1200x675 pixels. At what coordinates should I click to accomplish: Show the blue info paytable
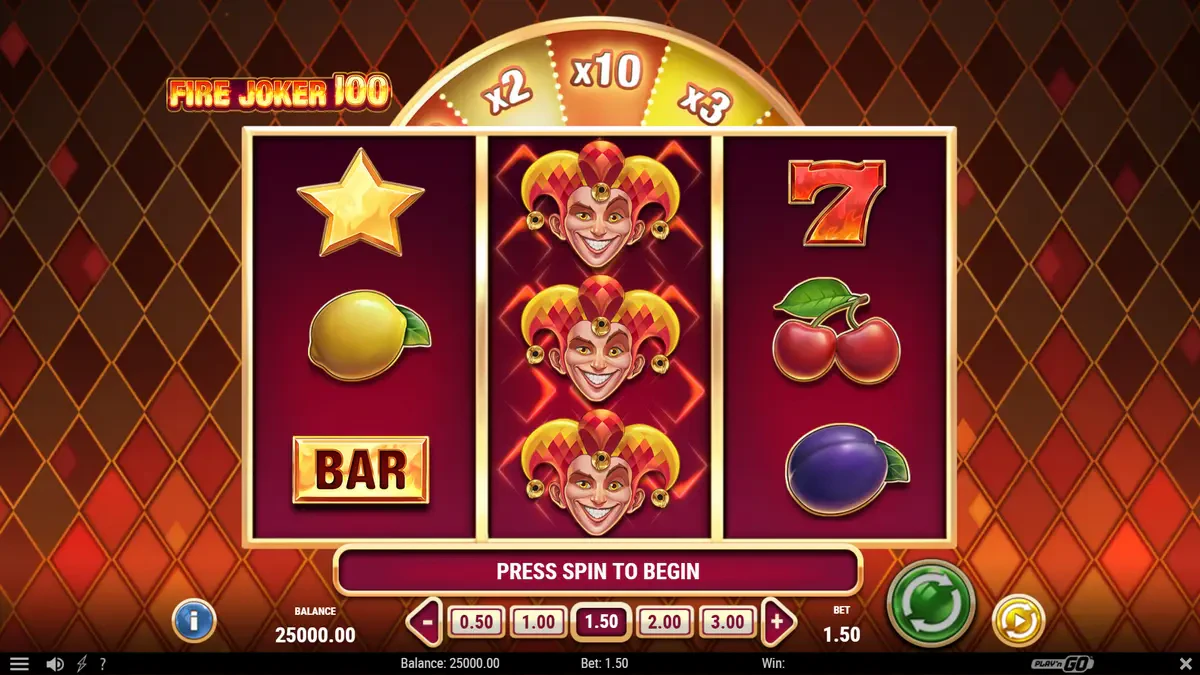pos(194,621)
